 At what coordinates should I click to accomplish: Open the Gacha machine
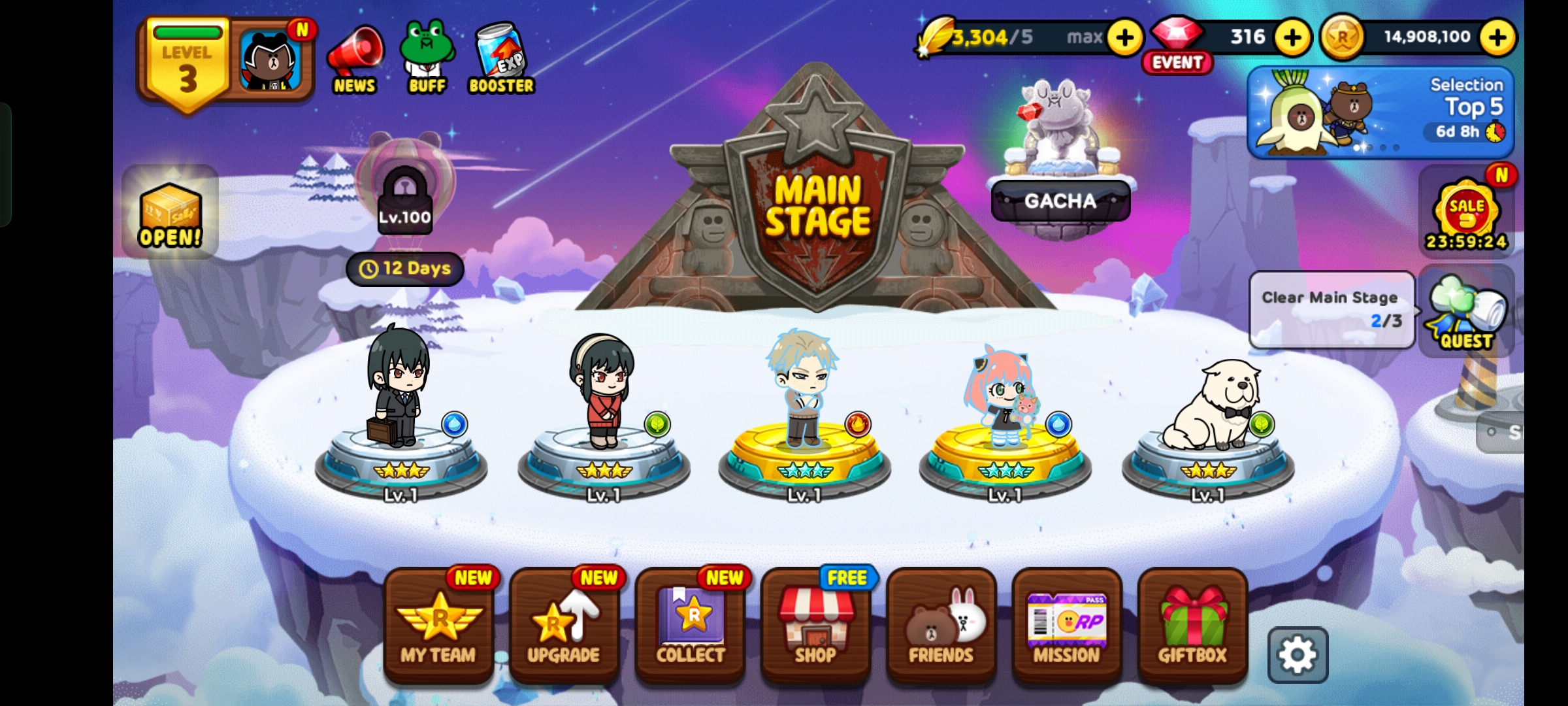point(1060,201)
